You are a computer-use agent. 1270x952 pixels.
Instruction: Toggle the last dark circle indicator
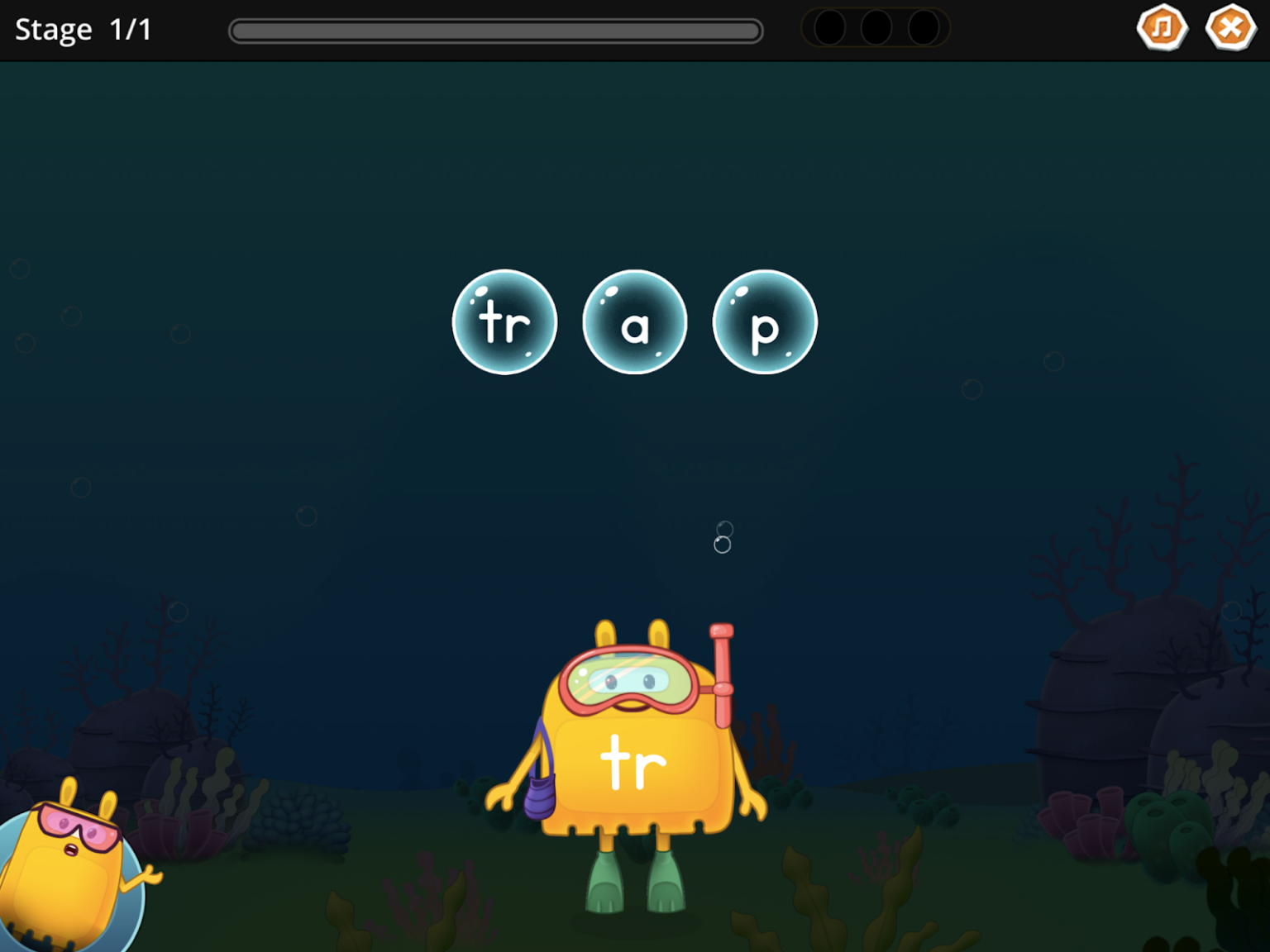(x=922, y=27)
